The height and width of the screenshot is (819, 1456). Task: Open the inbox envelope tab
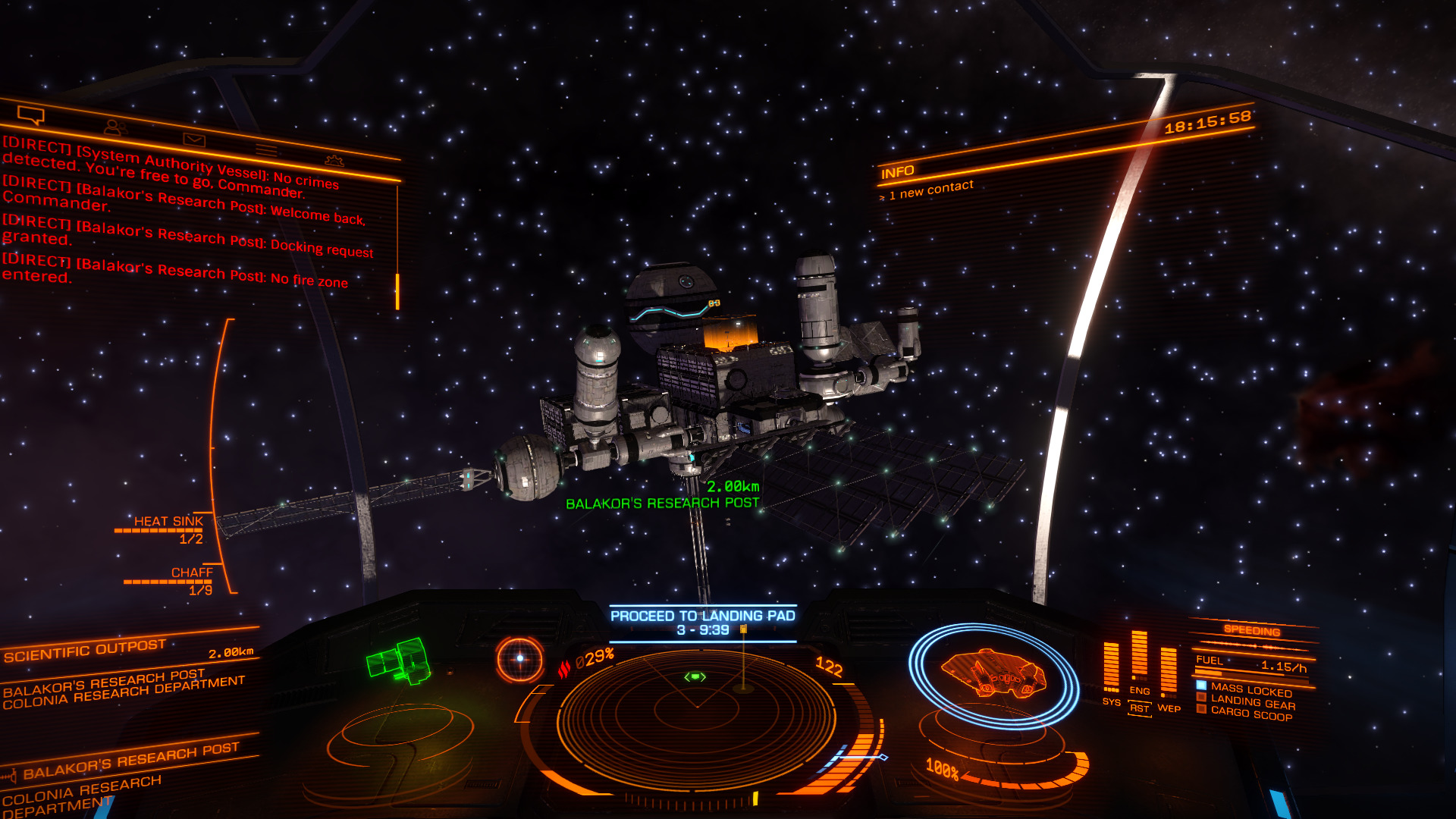[x=194, y=140]
